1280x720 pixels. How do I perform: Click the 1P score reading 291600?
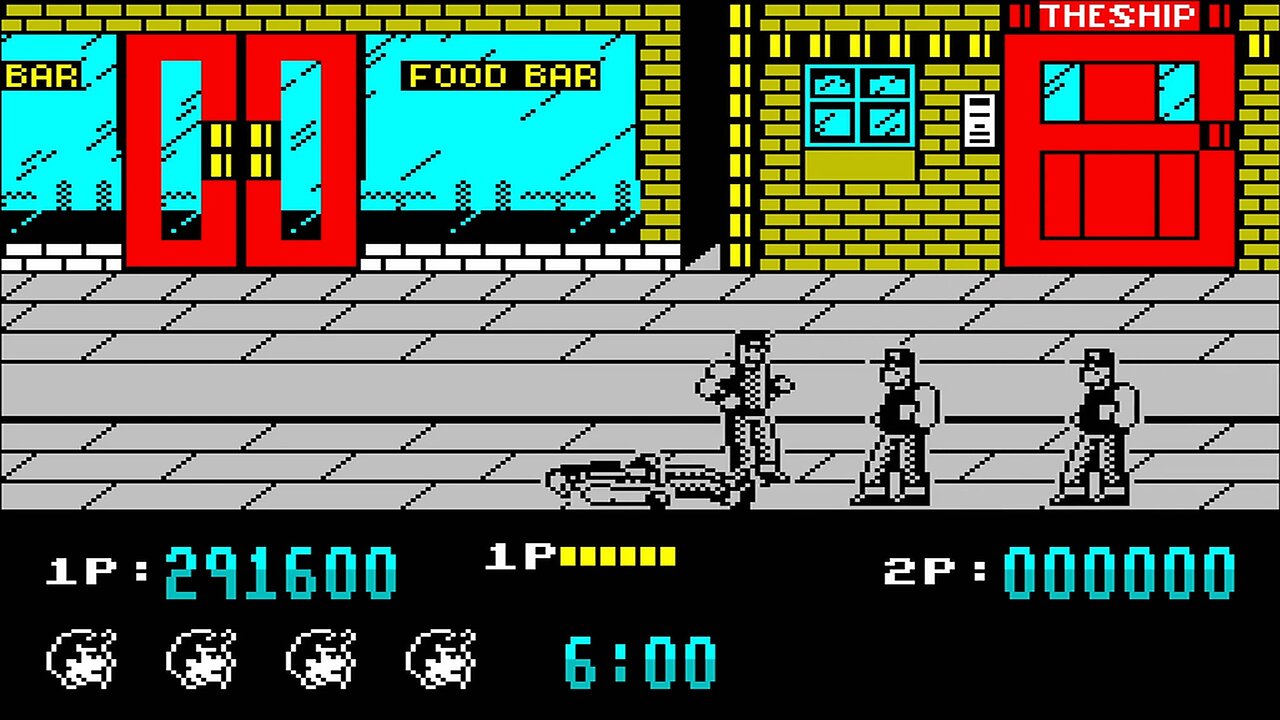280,570
